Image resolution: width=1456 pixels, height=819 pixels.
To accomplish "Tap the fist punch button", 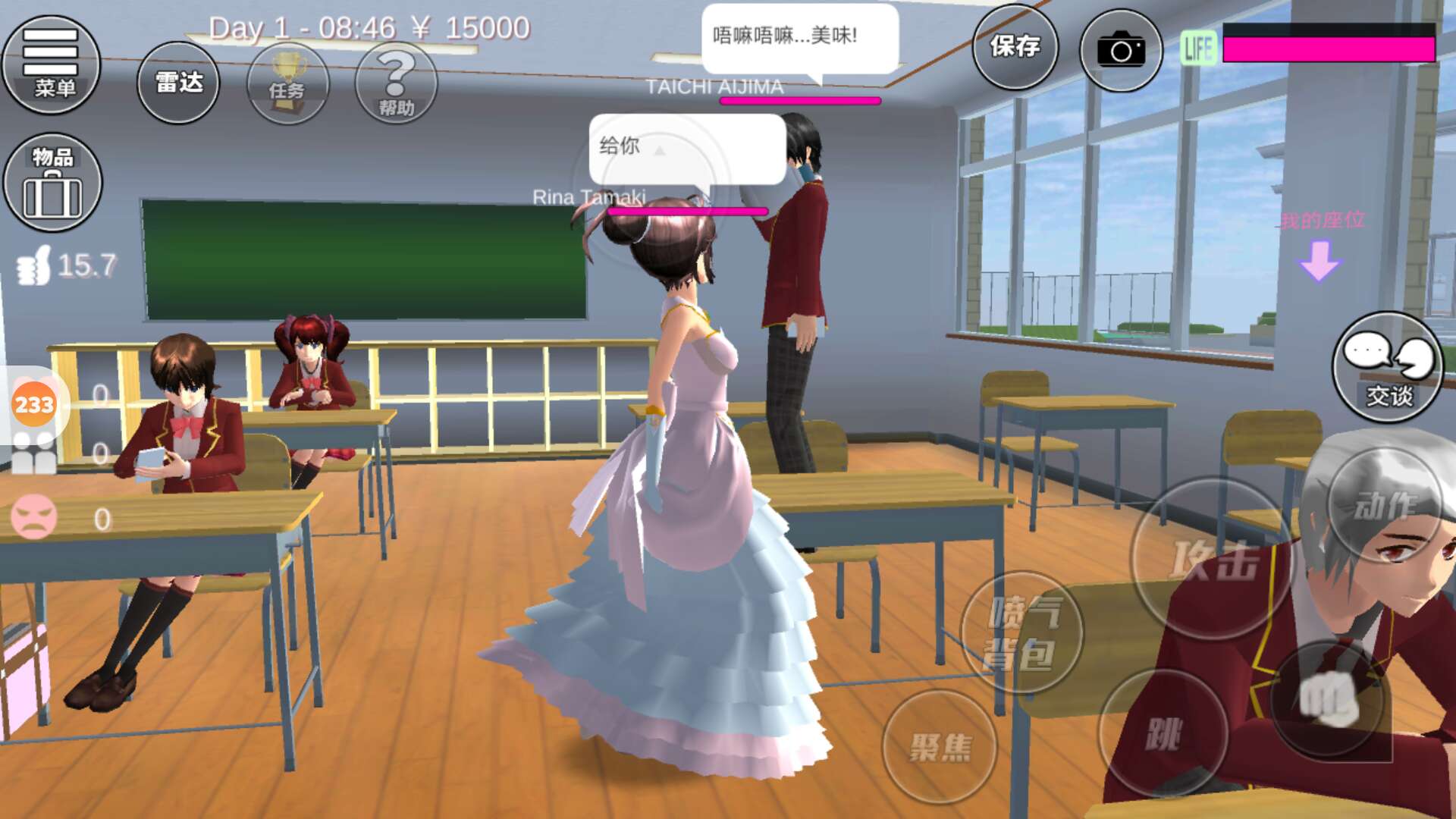I will (1329, 698).
